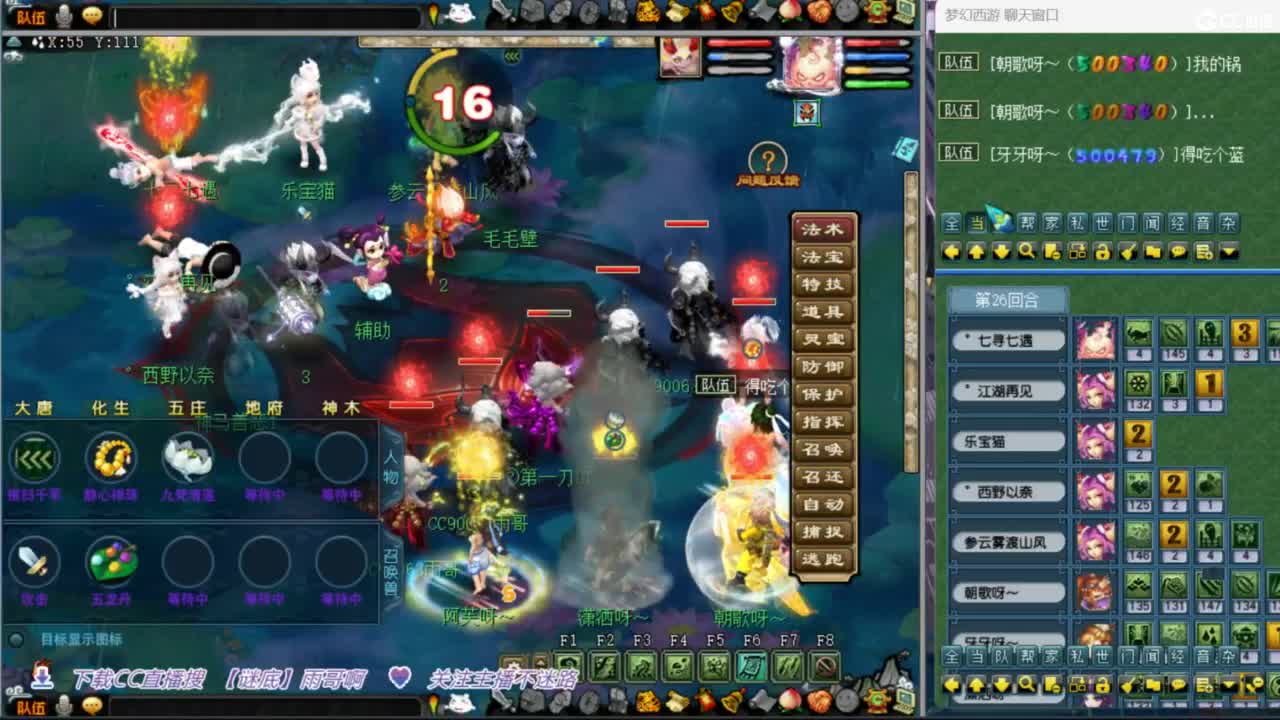Open the dropdown arrow at end of chat toolbar
Screen dimensions: 1280x720
click(1230, 252)
